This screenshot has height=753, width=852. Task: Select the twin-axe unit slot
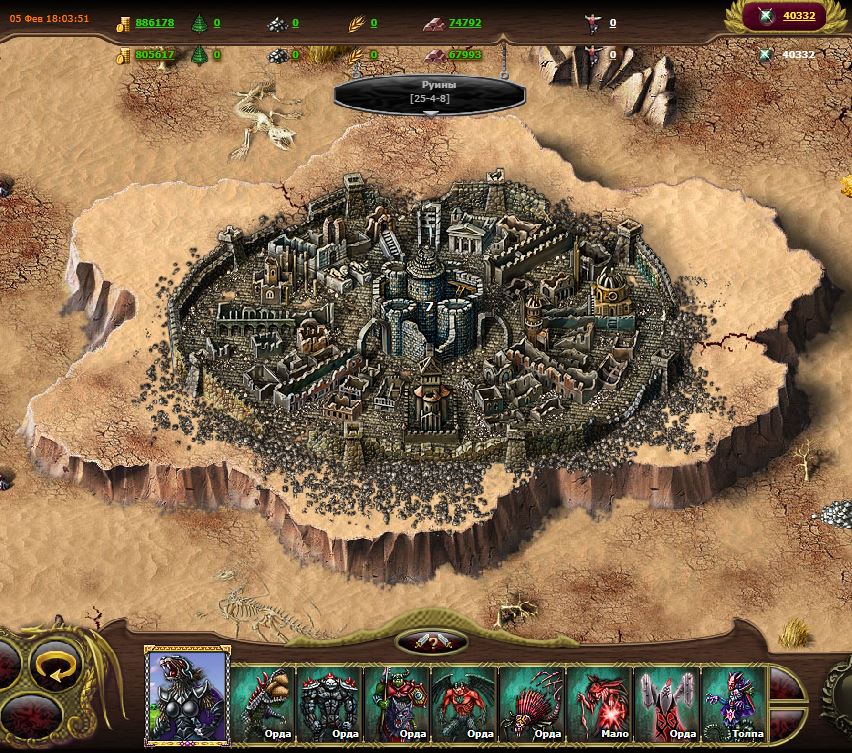coord(667,702)
